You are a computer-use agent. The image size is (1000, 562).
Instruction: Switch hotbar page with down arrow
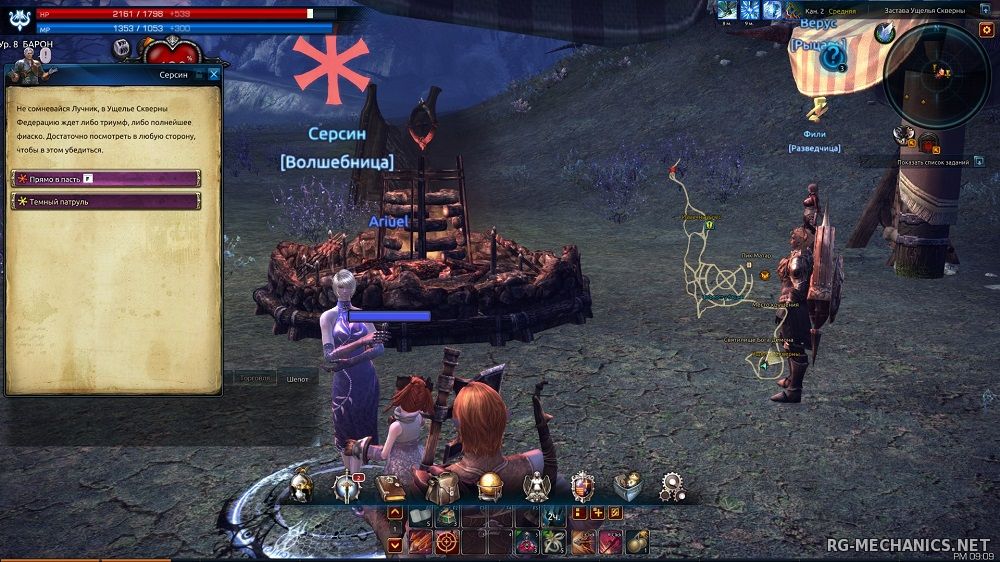pyautogui.click(x=395, y=544)
